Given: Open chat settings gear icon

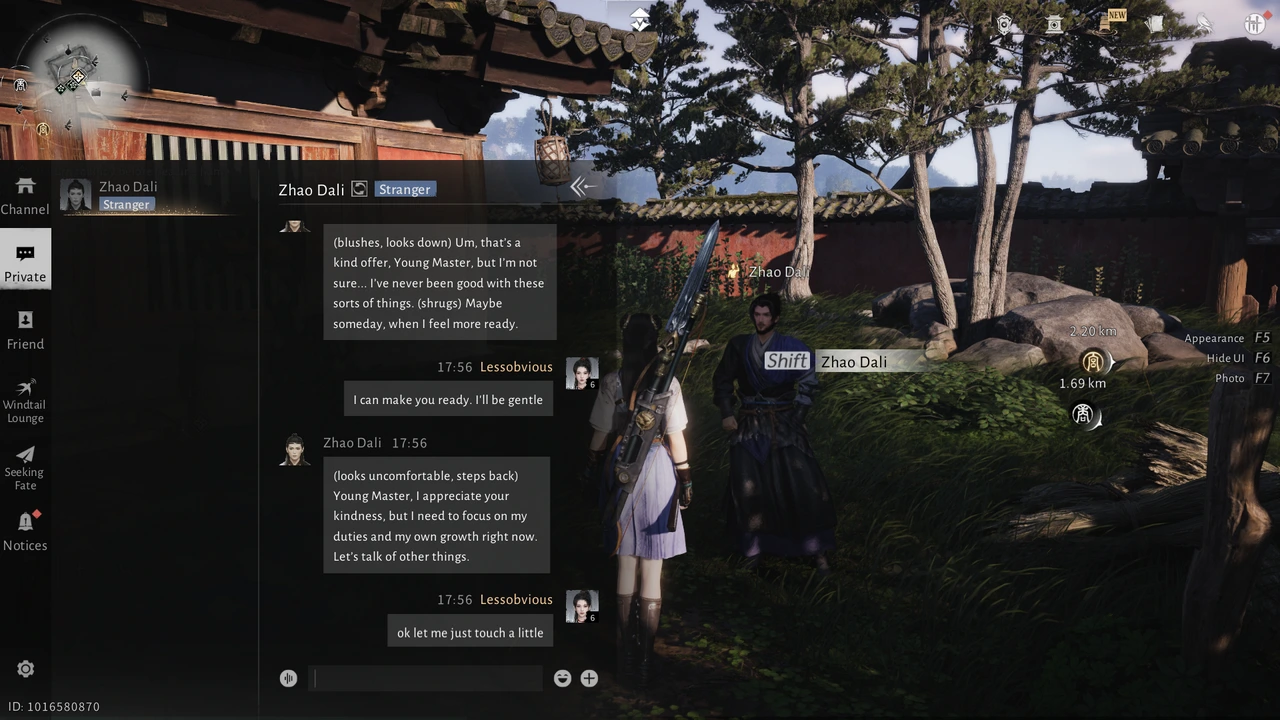Looking at the screenshot, I should click(26, 669).
